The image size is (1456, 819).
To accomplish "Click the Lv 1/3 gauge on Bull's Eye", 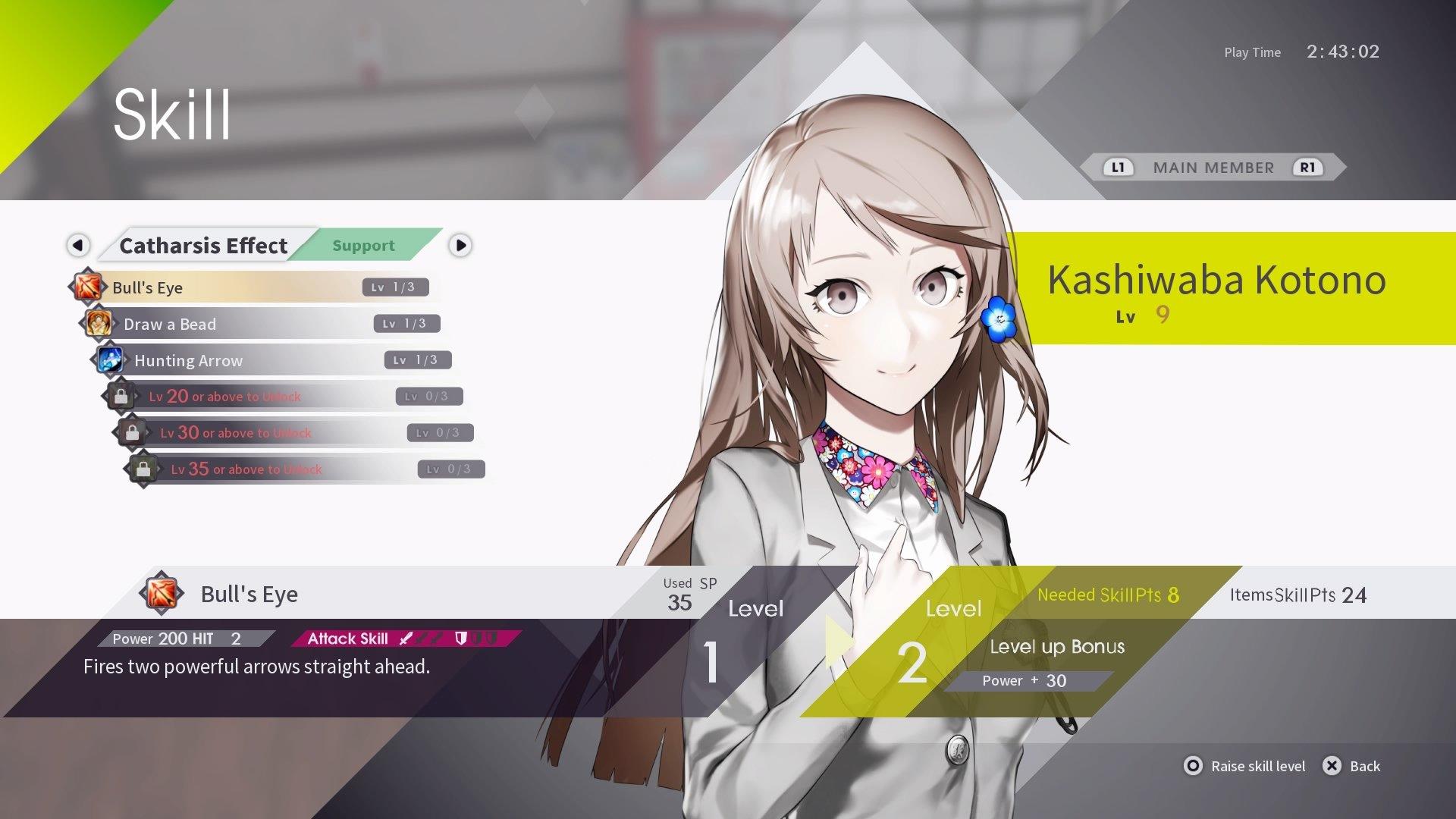I will (x=397, y=287).
